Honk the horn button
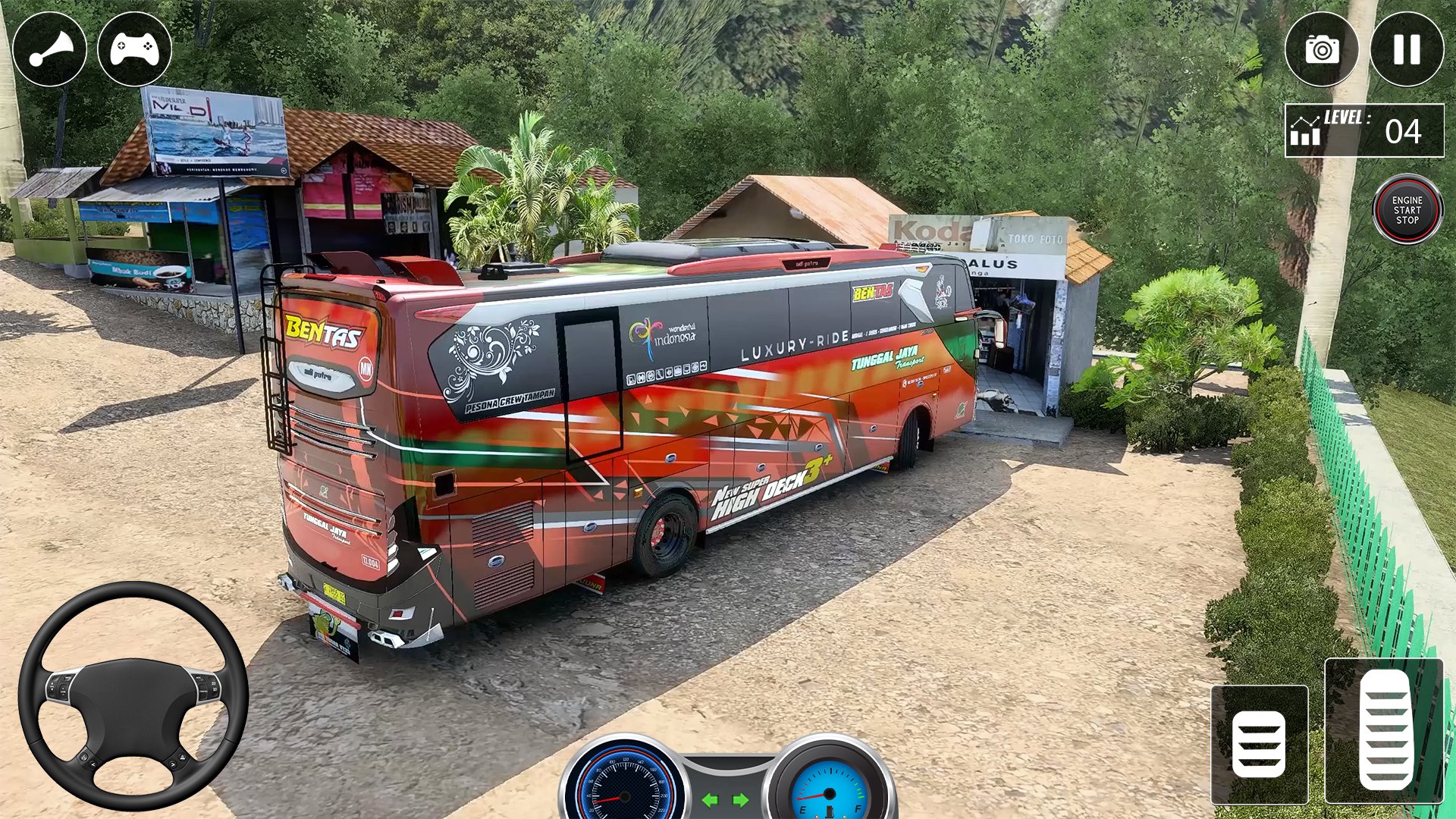Screen dimensions: 1456x819 pyautogui.click(x=50, y=50)
